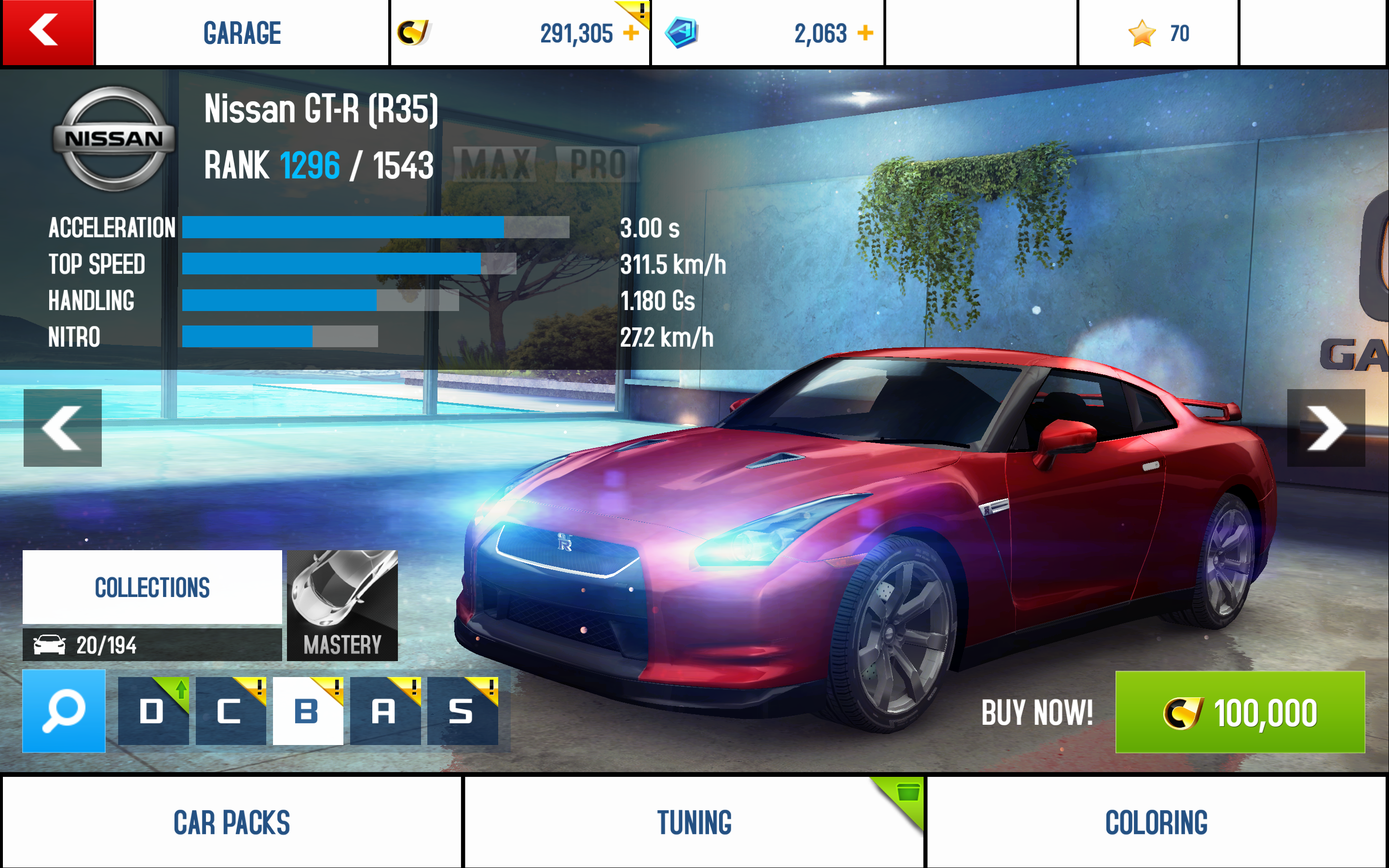This screenshot has width=1389, height=868.
Task: Open the Collections panel
Action: pos(152,587)
